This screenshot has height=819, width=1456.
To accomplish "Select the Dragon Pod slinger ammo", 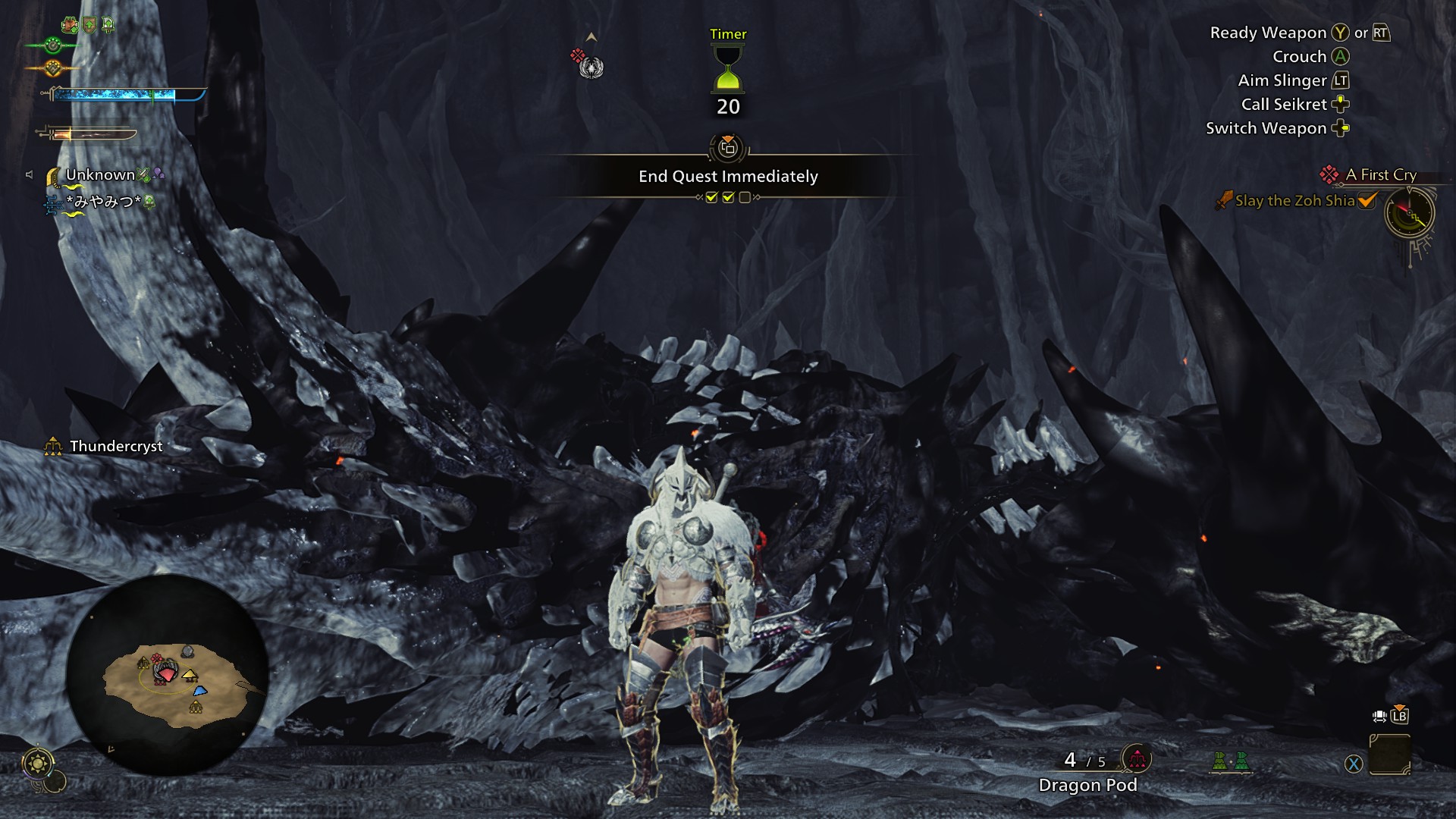I will click(1087, 785).
